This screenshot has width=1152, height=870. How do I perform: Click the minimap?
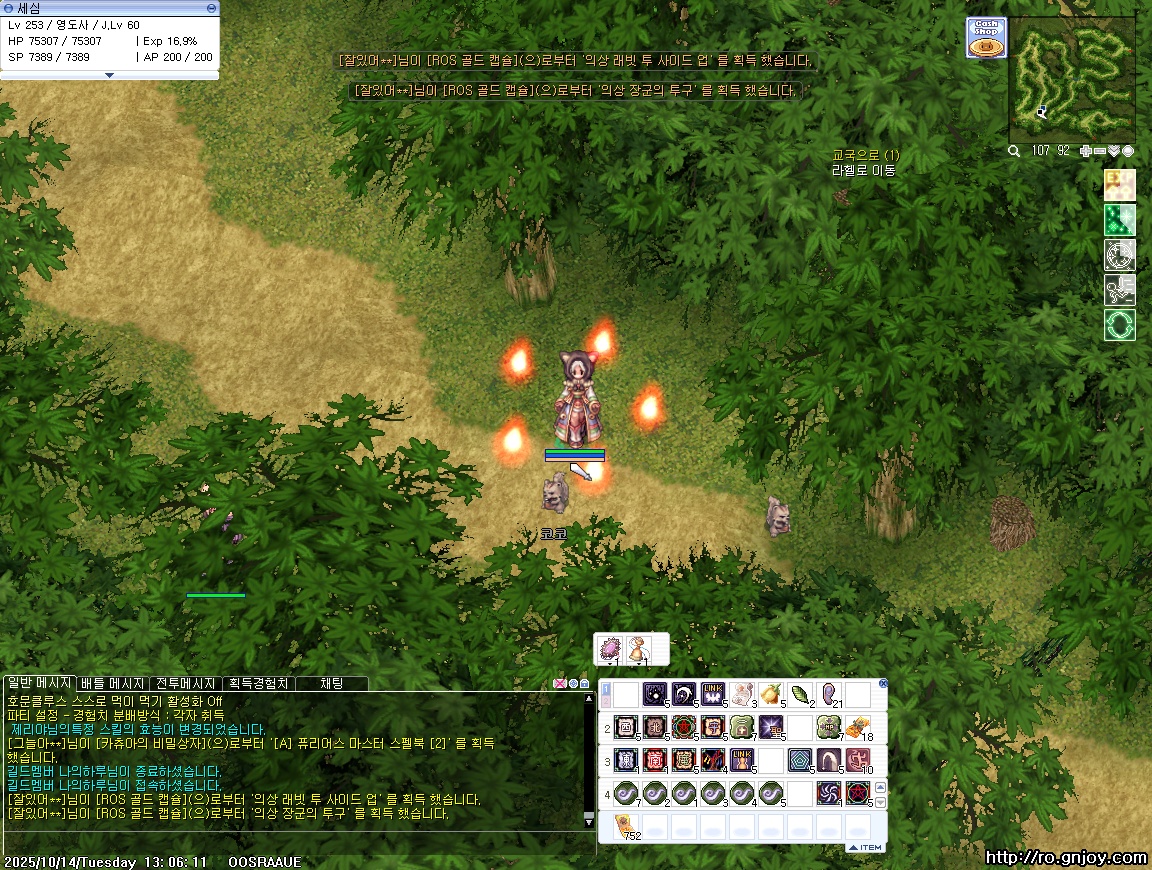(1072, 79)
